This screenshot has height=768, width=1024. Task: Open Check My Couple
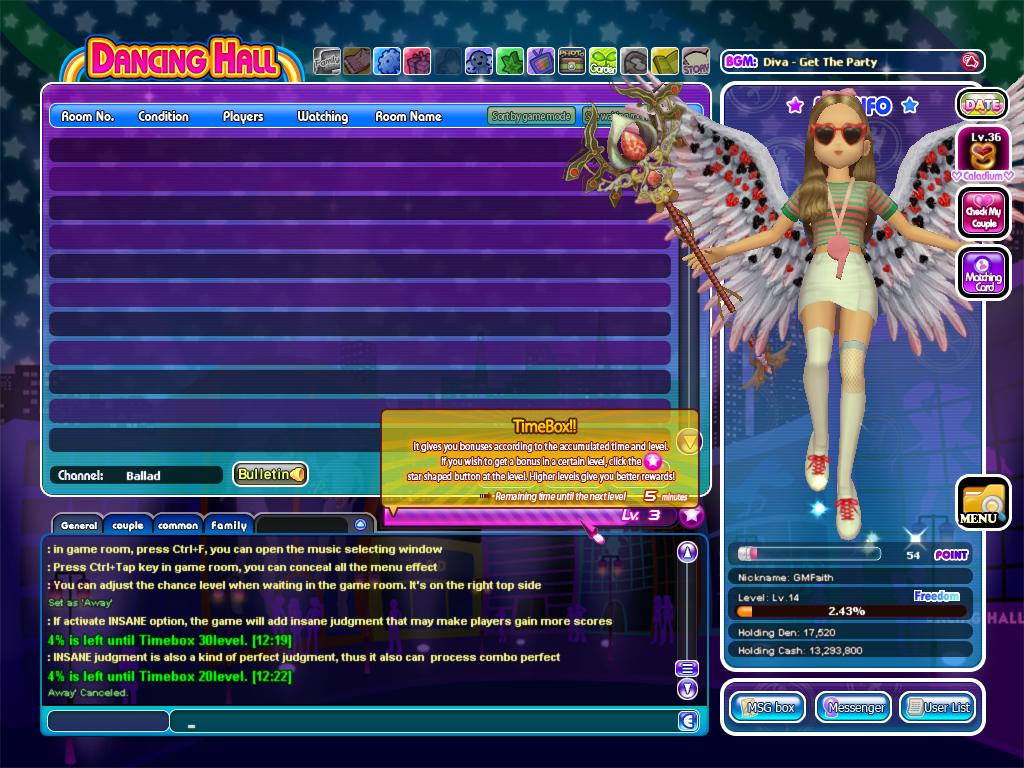983,212
